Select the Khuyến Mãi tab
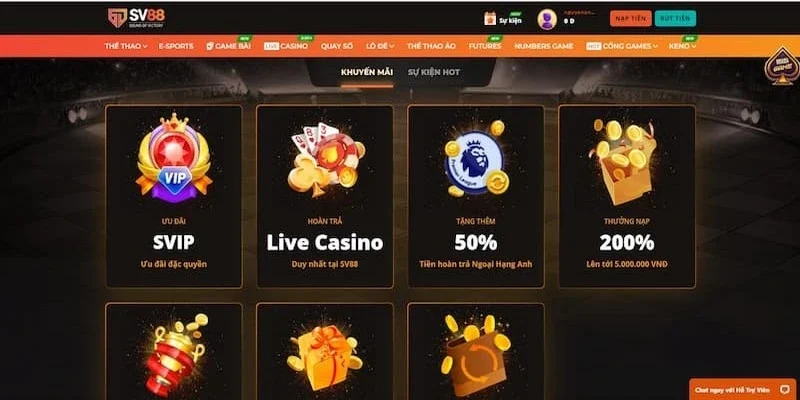The height and width of the screenshot is (400, 800). pos(364,73)
